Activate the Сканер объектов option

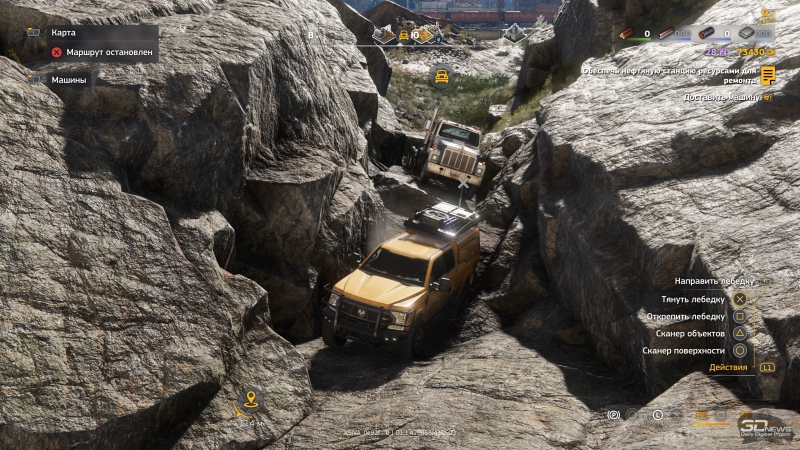[690, 333]
